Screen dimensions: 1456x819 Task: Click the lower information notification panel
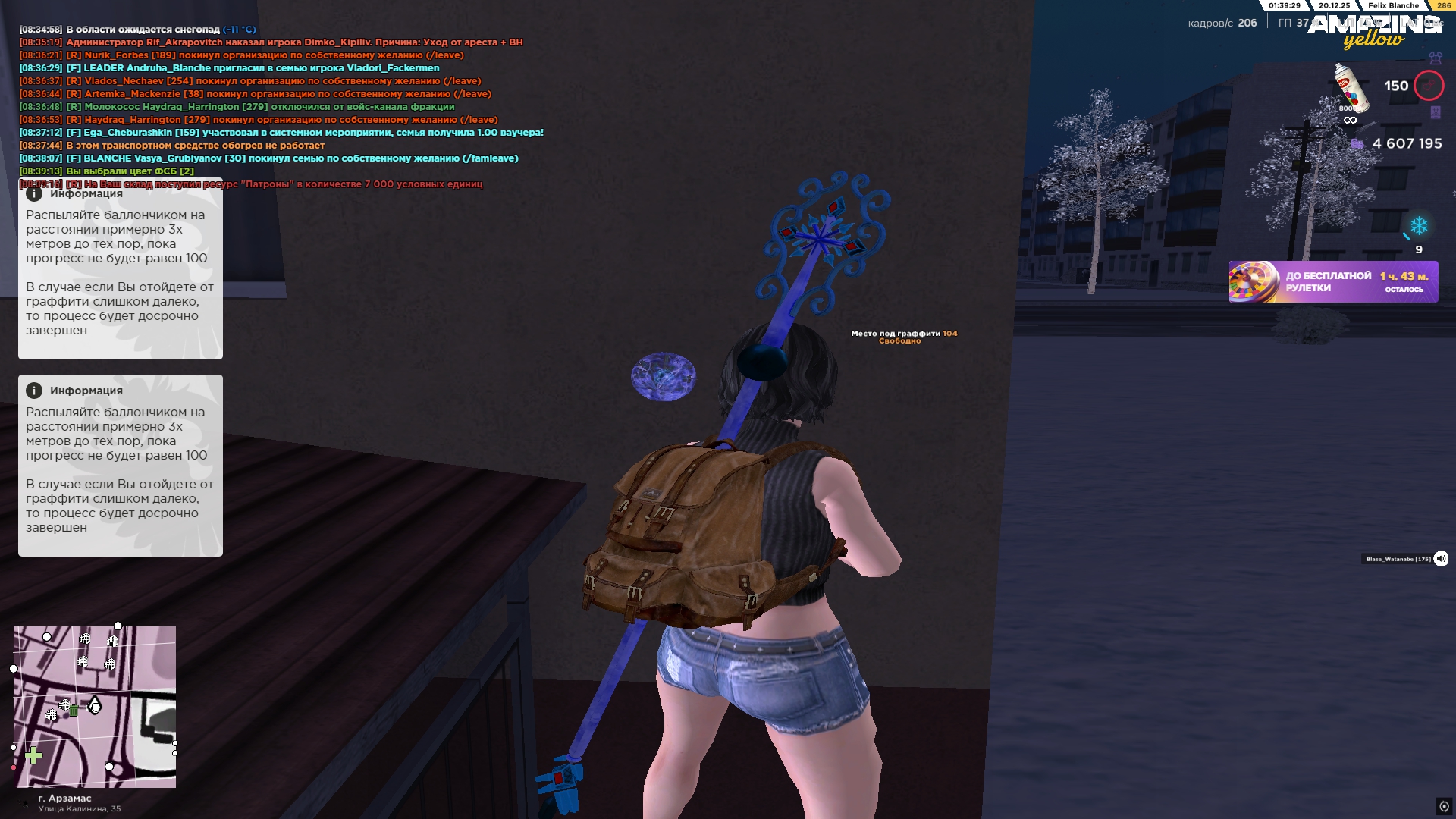click(x=120, y=466)
